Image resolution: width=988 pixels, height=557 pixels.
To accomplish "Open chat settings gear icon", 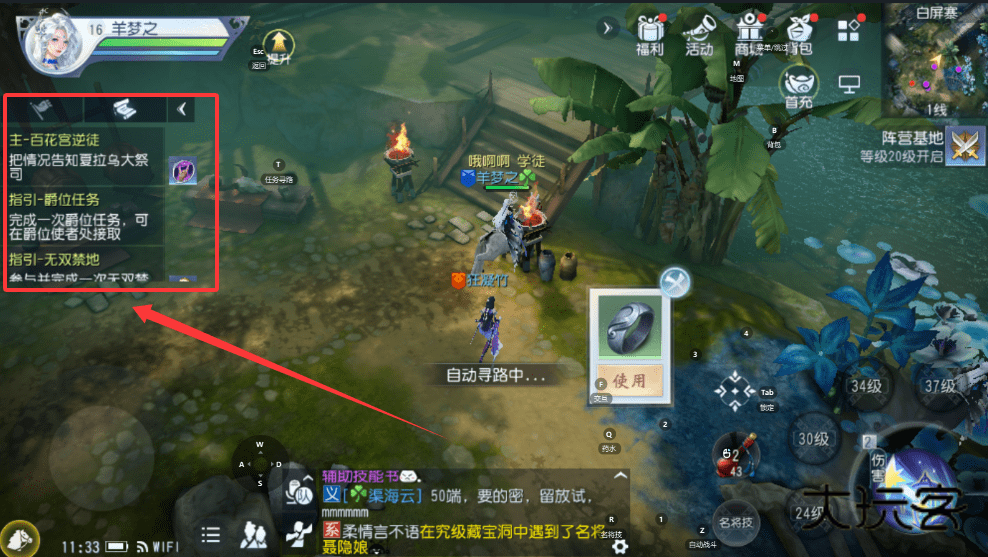I will 620,546.
